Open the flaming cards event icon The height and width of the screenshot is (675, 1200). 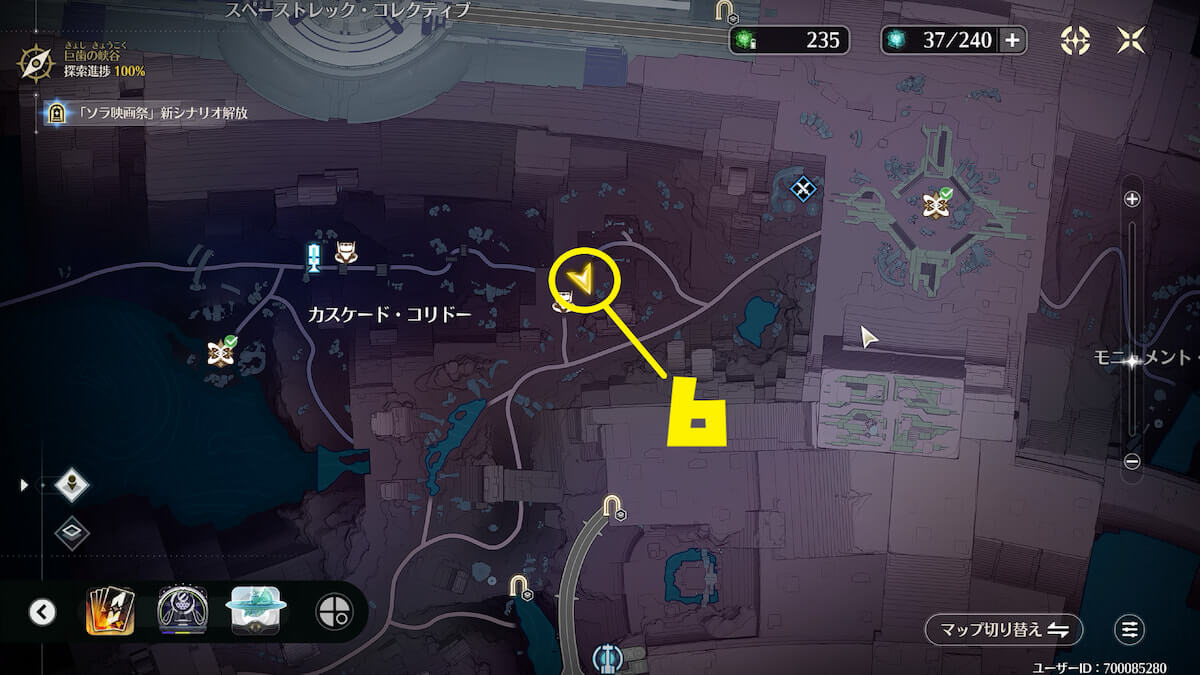(110, 612)
